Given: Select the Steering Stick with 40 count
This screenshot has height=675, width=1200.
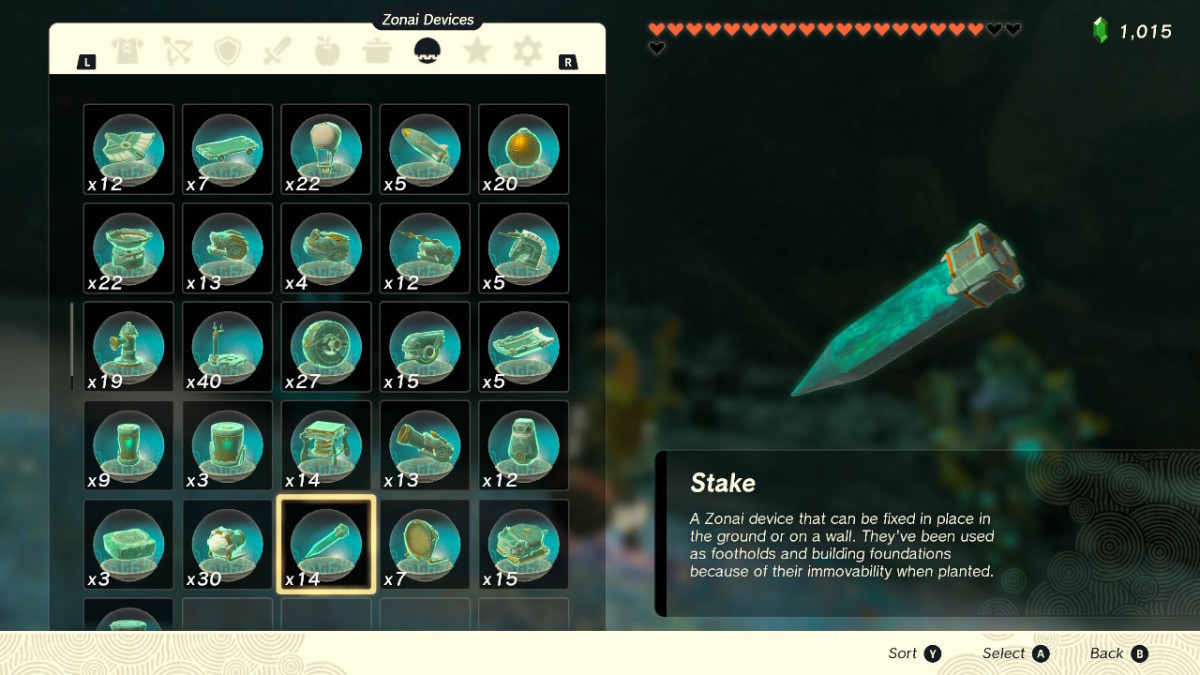Looking at the screenshot, I should click(x=227, y=346).
